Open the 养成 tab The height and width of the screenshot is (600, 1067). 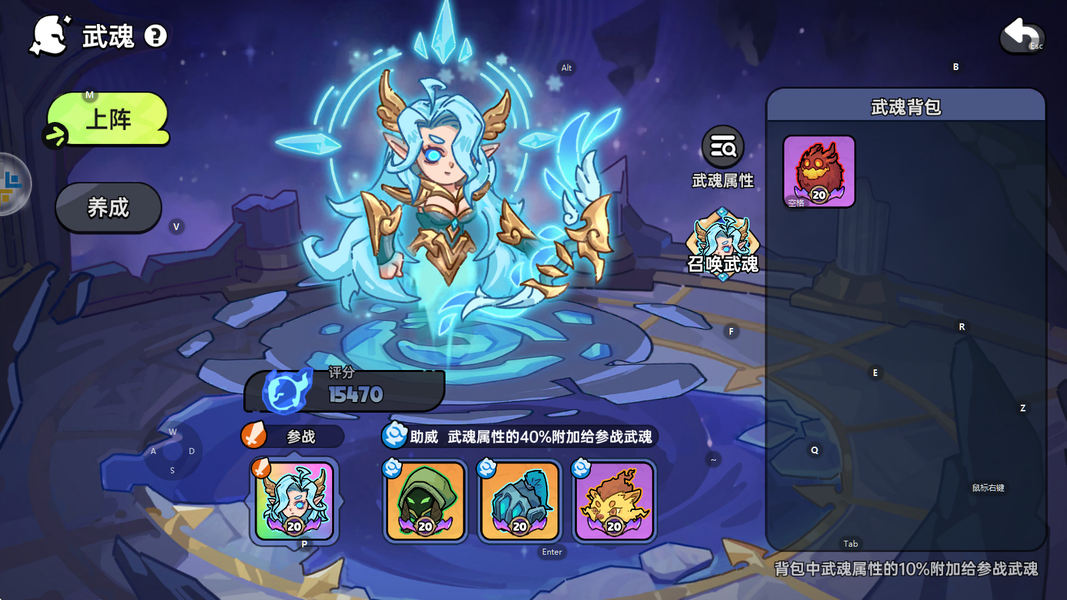108,208
